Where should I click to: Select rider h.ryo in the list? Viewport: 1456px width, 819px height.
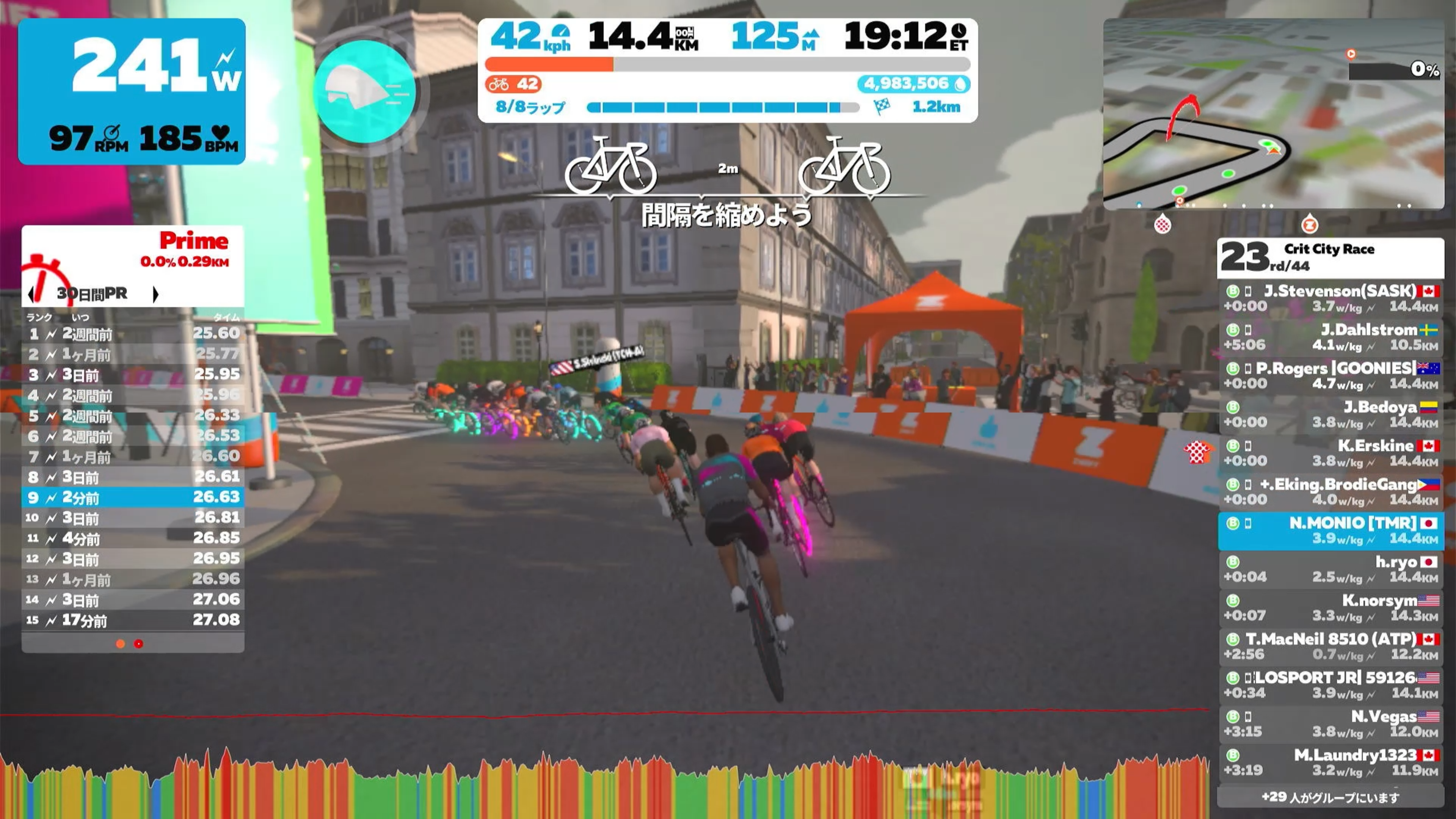(1330, 569)
